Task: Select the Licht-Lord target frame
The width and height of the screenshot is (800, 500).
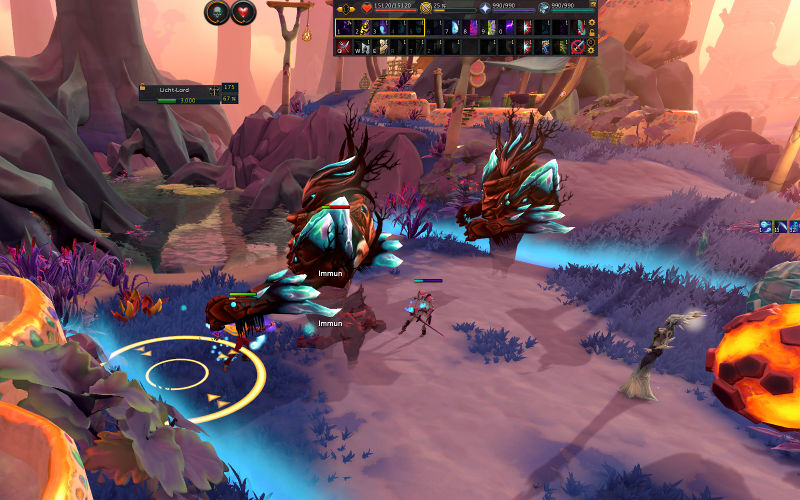Action: 187,92
